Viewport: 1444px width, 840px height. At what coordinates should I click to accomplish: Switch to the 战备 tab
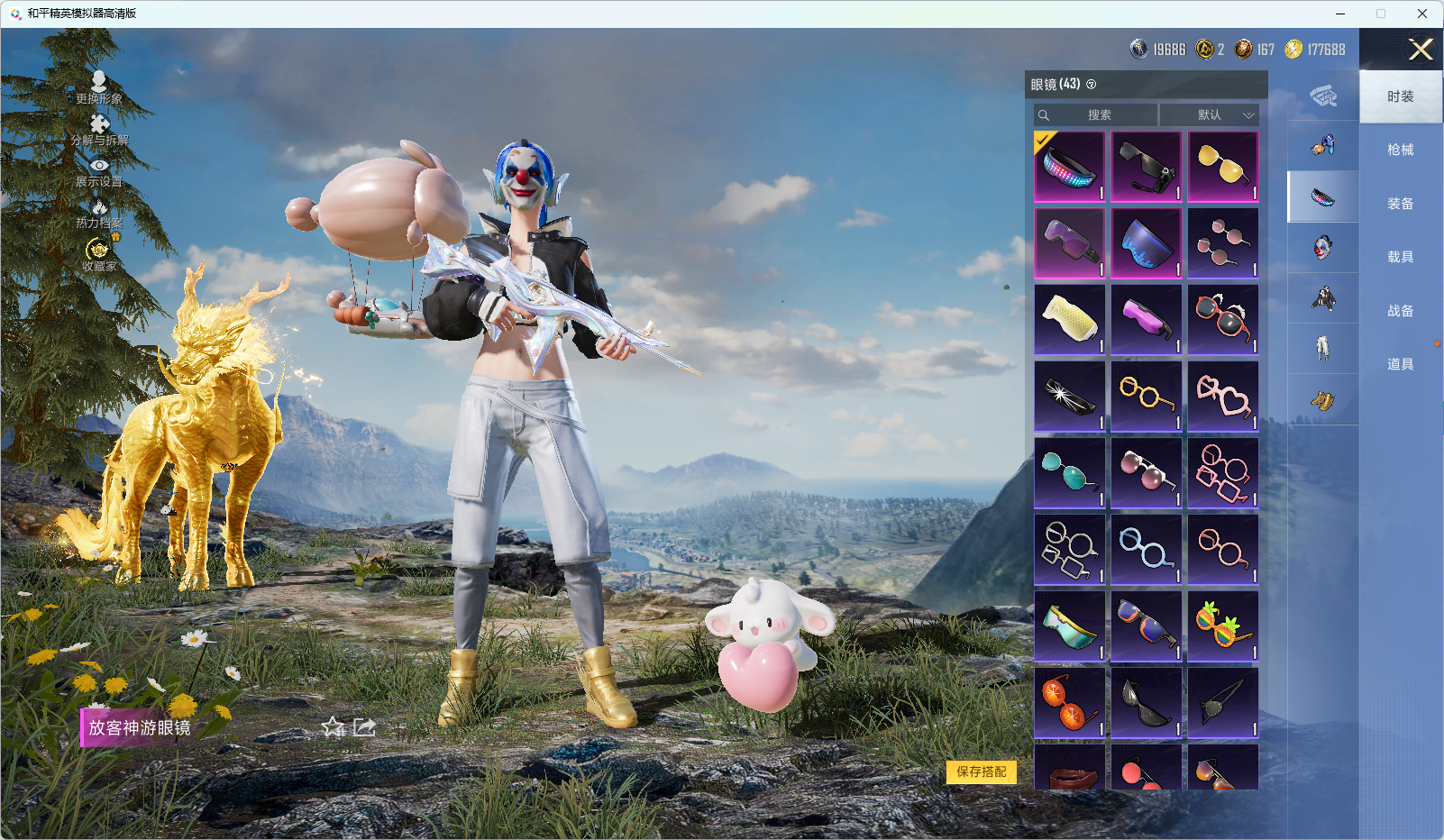(1400, 311)
